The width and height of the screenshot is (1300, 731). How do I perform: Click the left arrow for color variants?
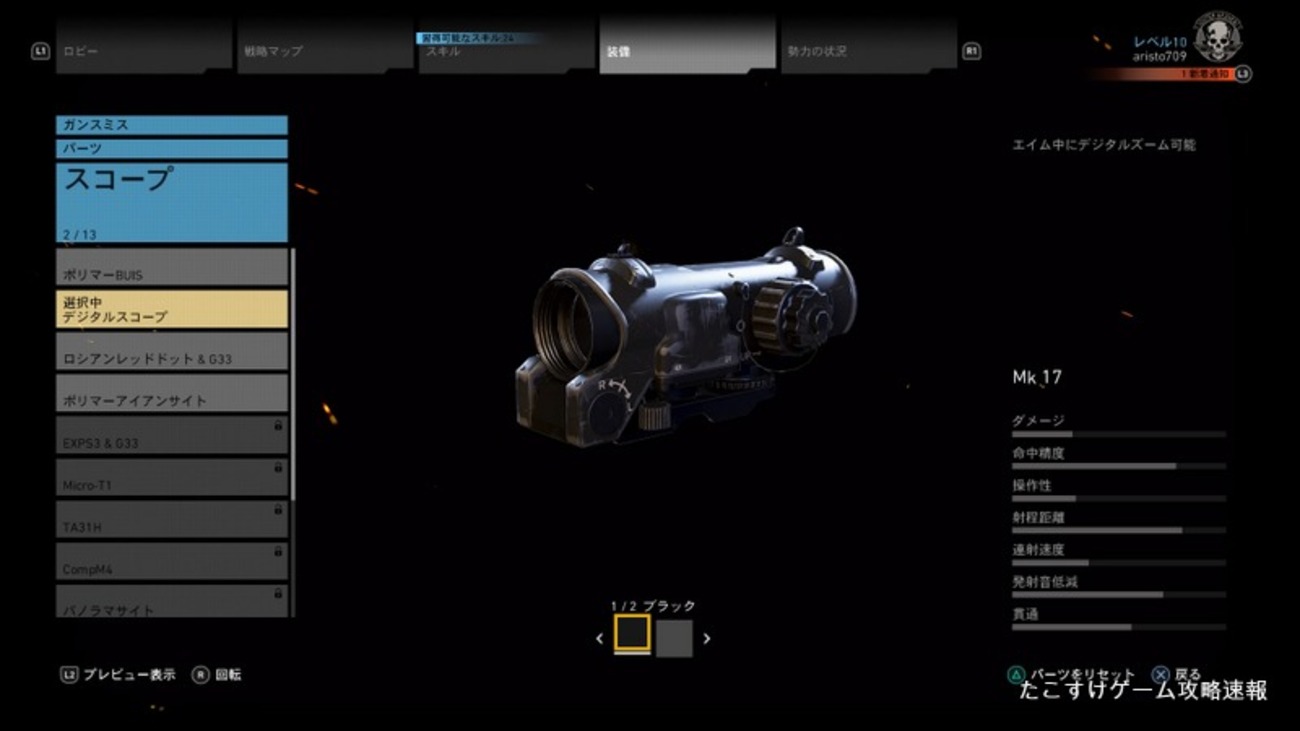tap(598, 637)
